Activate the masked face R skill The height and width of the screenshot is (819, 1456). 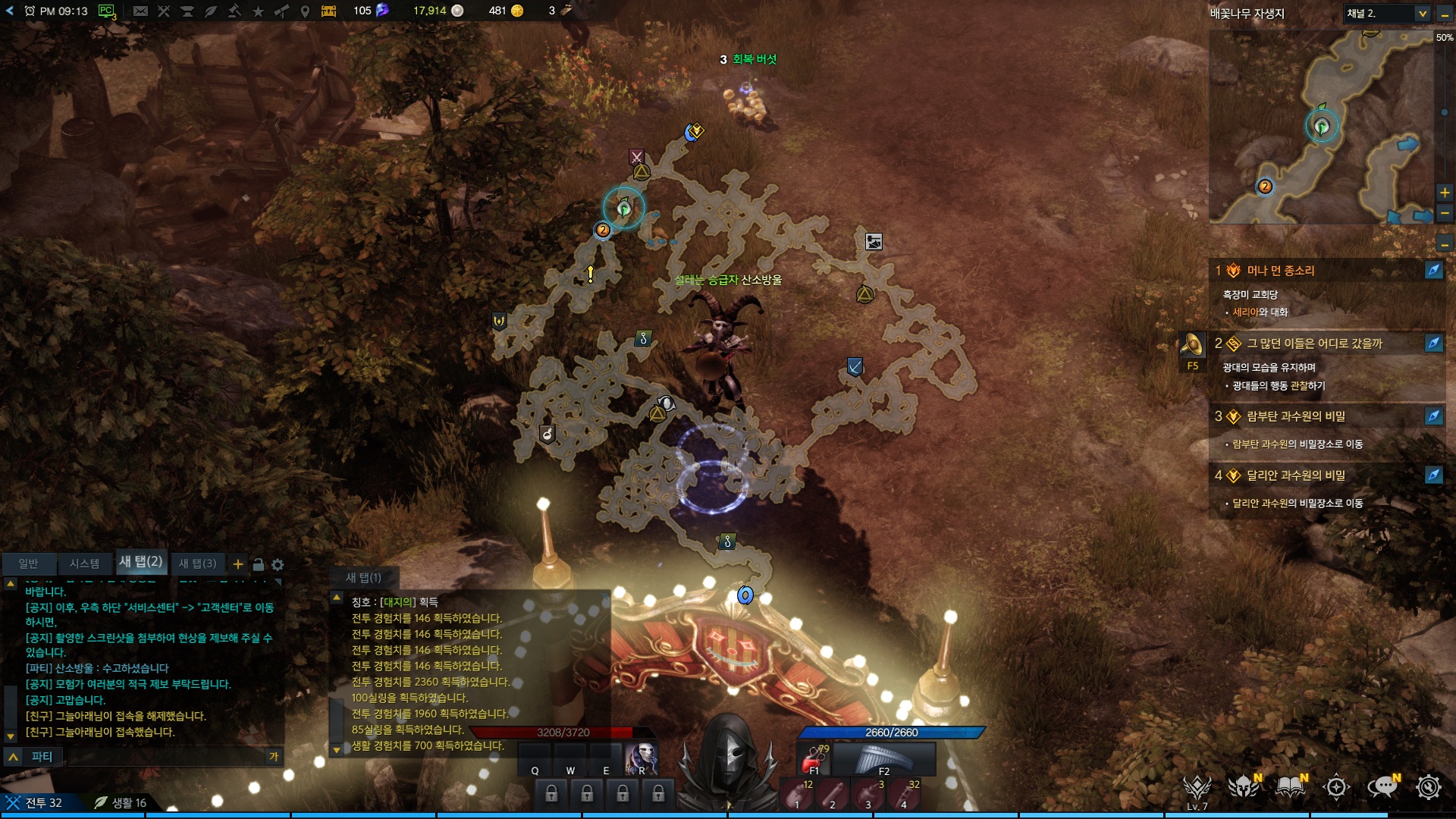[x=641, y=758]
